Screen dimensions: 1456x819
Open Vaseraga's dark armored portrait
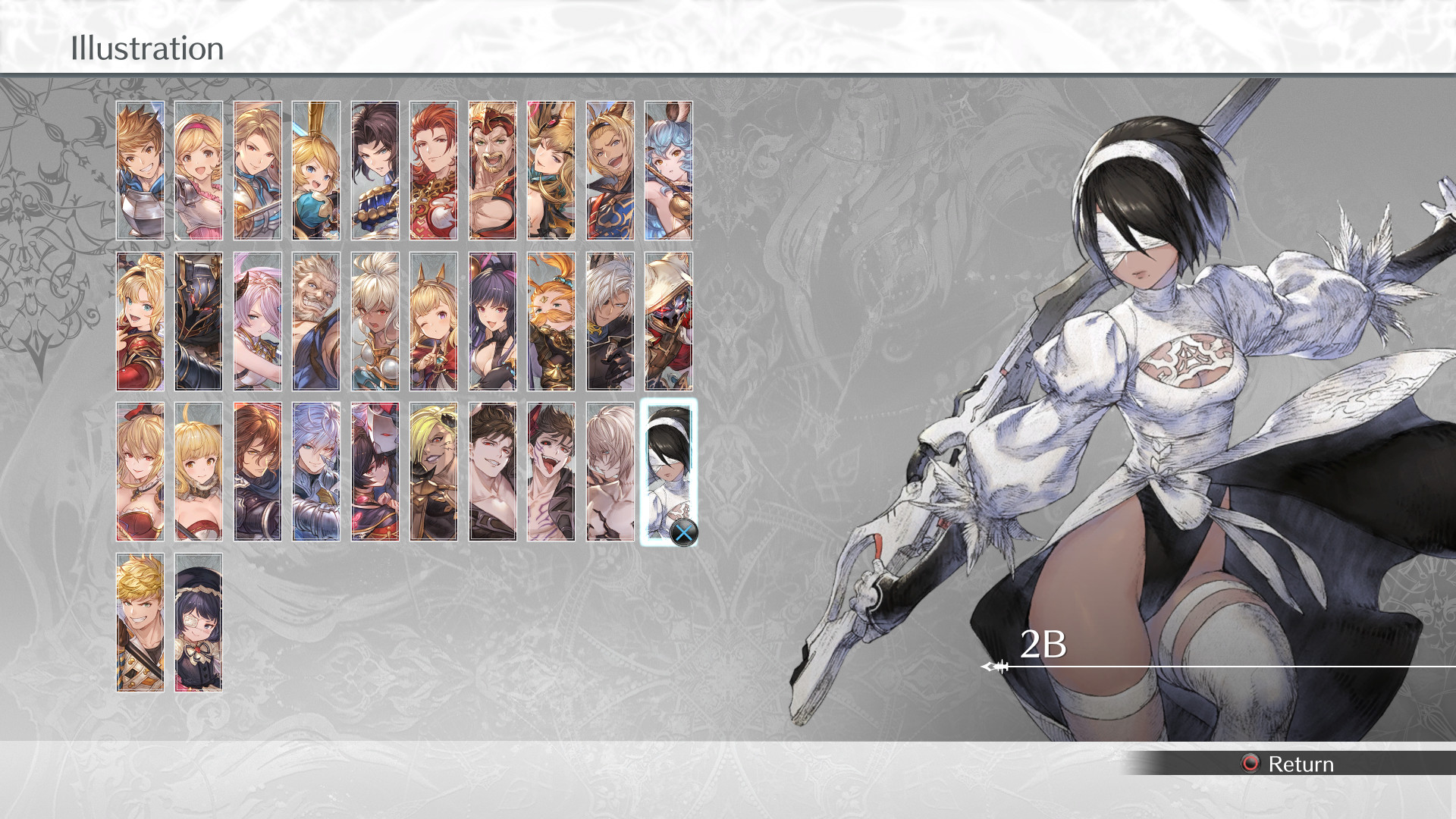[199, 320]
